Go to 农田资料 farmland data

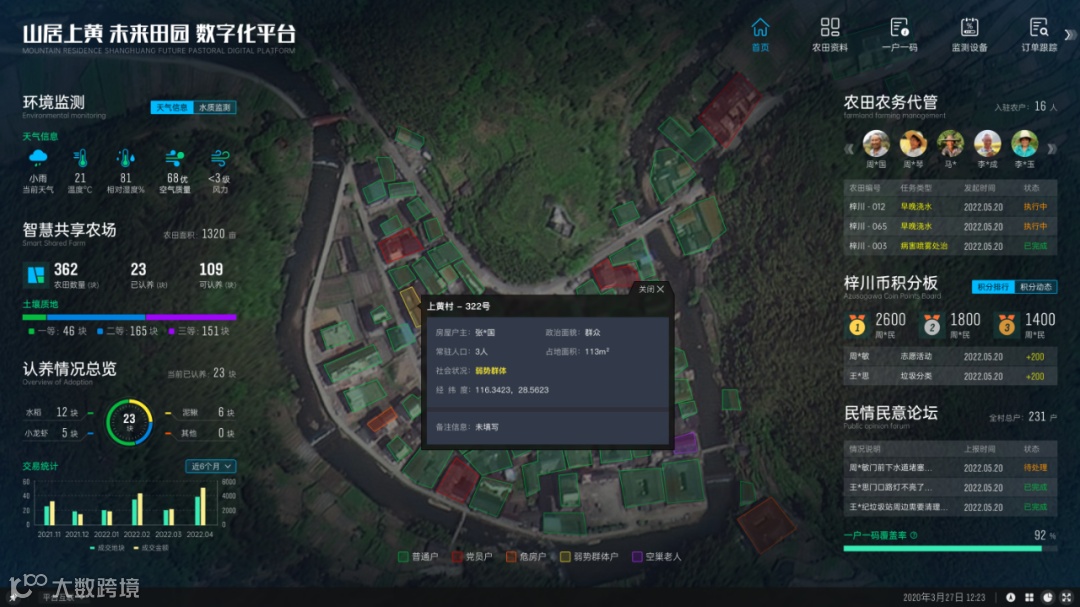coord(829,34)
